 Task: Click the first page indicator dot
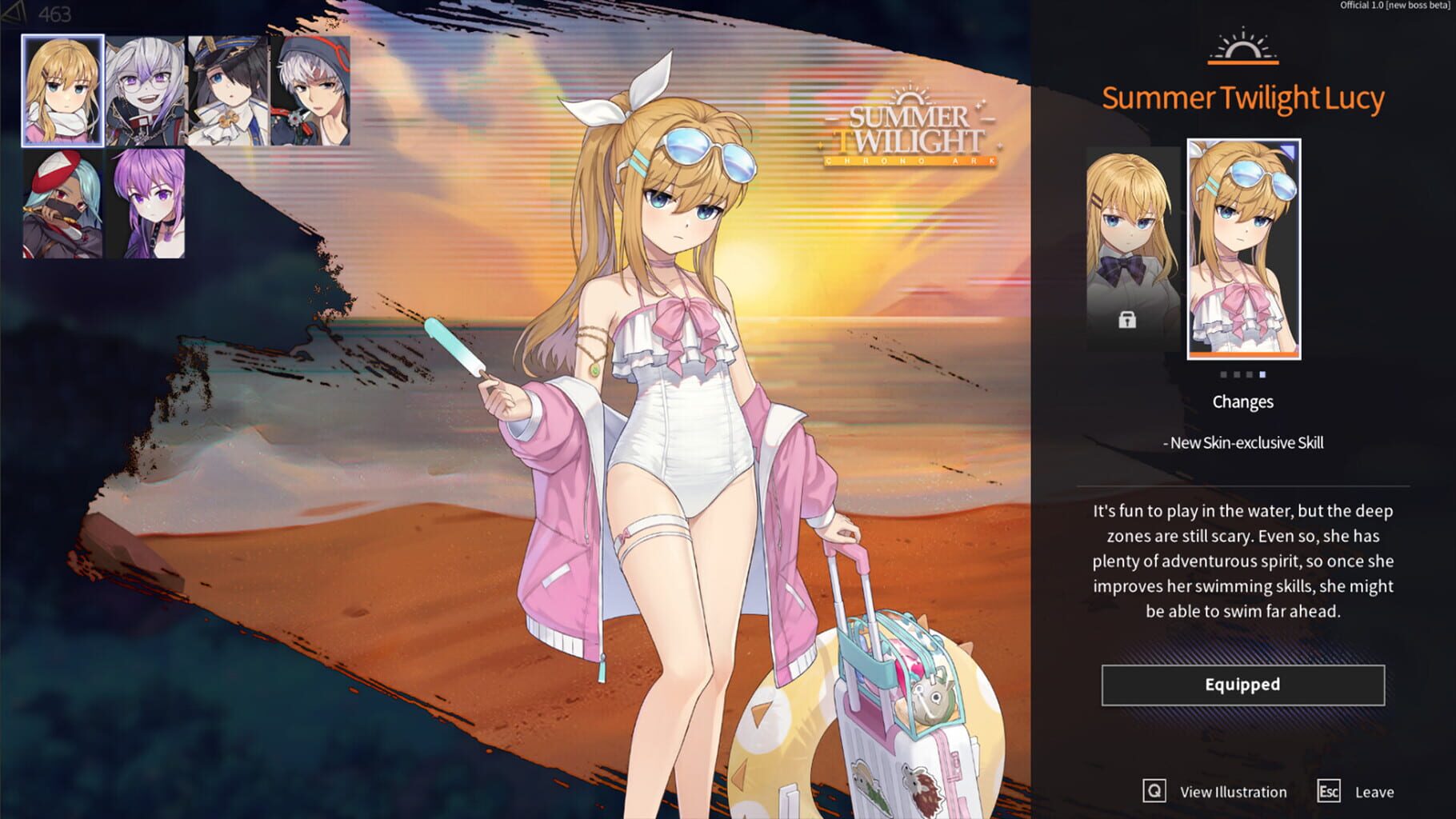(1223, 374)
